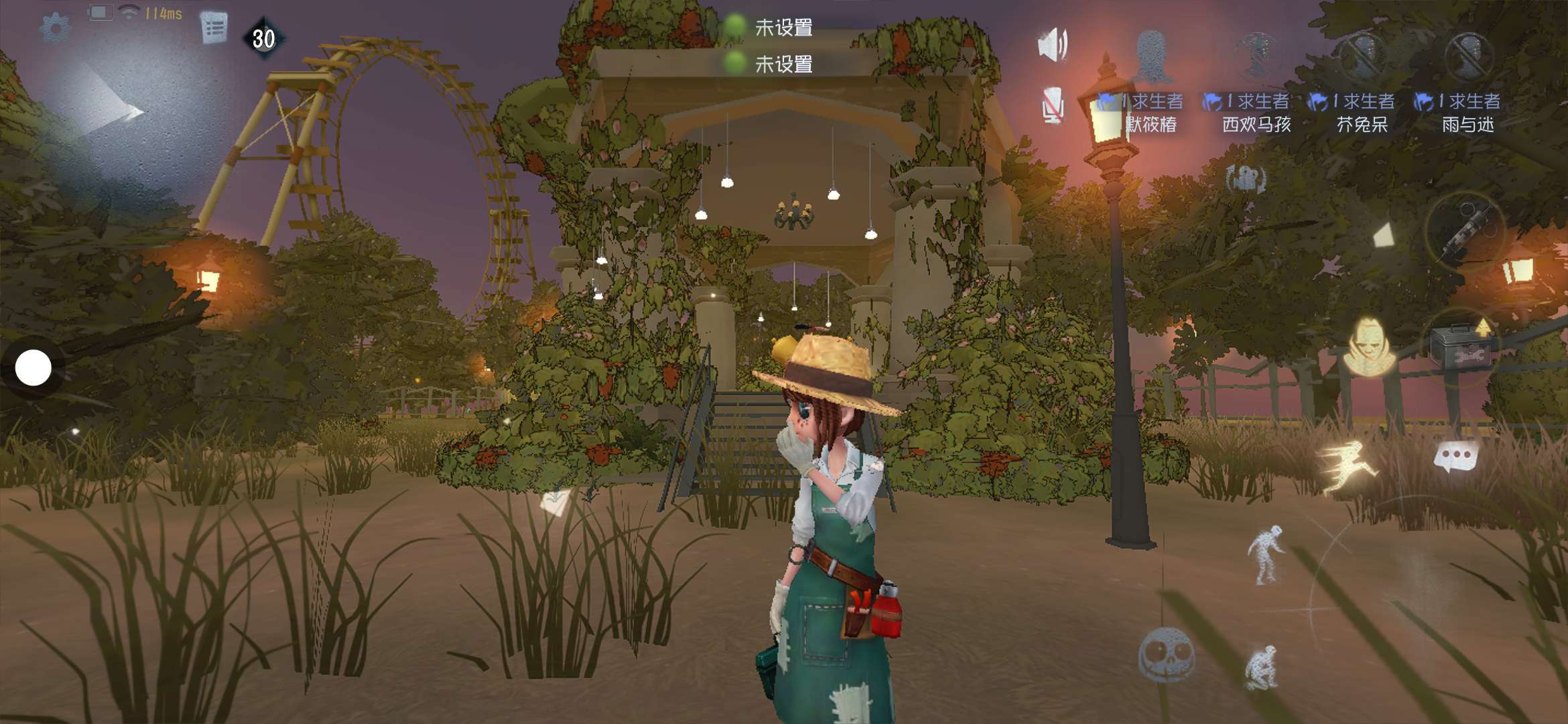Screen dimensions: 1568x724
Task: Select survivor 芥兔呆's portrait
Action: coord(1362,55)
